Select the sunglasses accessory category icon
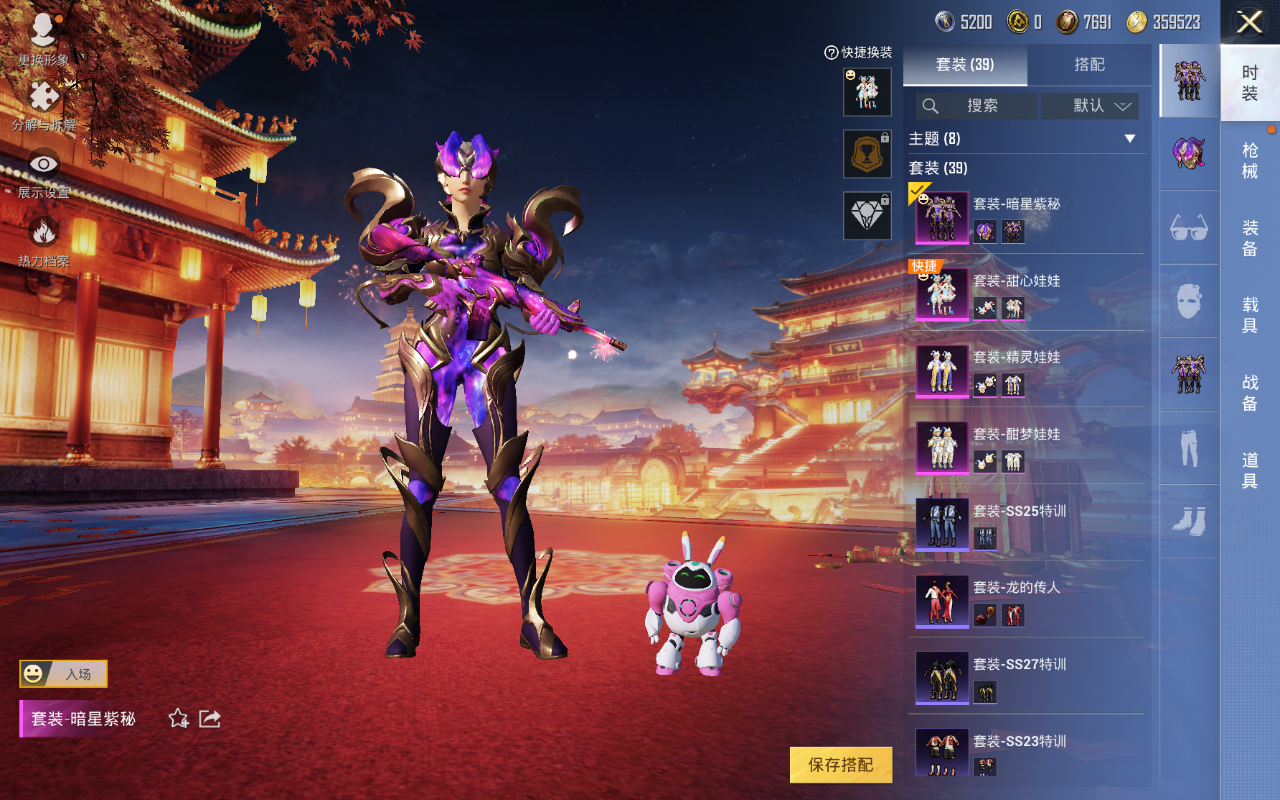 tap(1189, 228)
